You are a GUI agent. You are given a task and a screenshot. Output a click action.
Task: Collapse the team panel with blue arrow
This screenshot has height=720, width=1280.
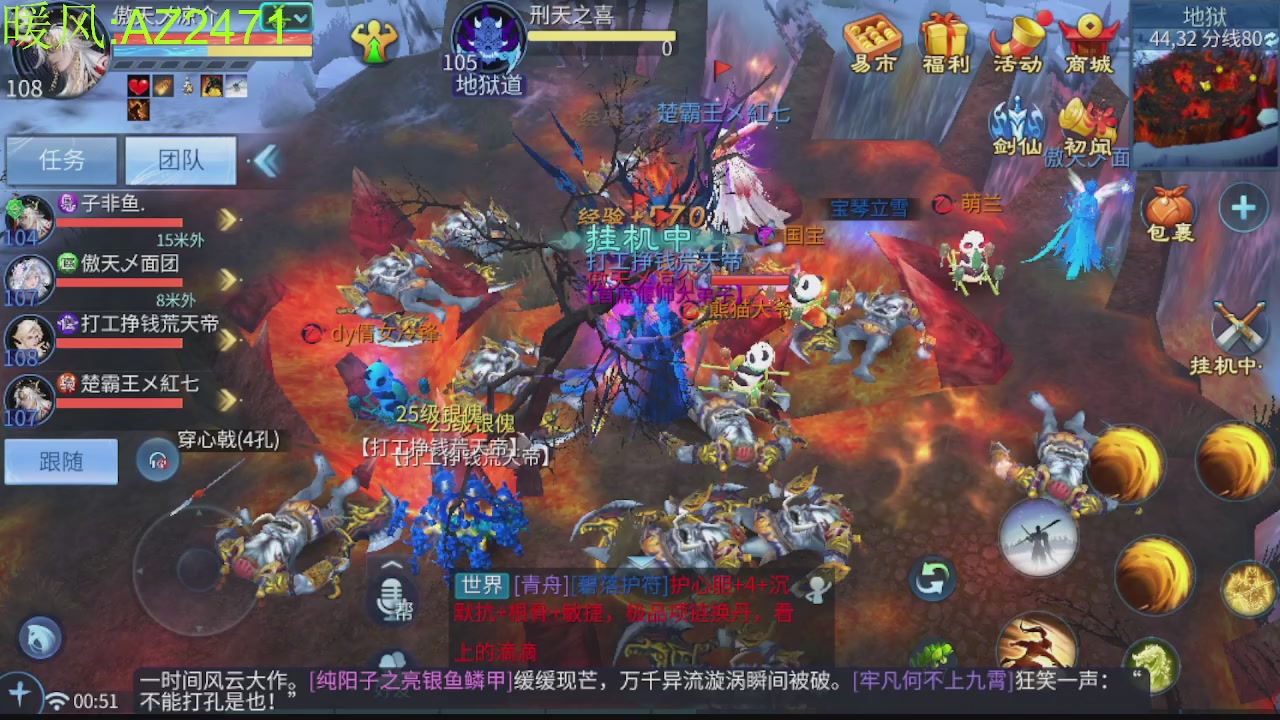(268, 160)
